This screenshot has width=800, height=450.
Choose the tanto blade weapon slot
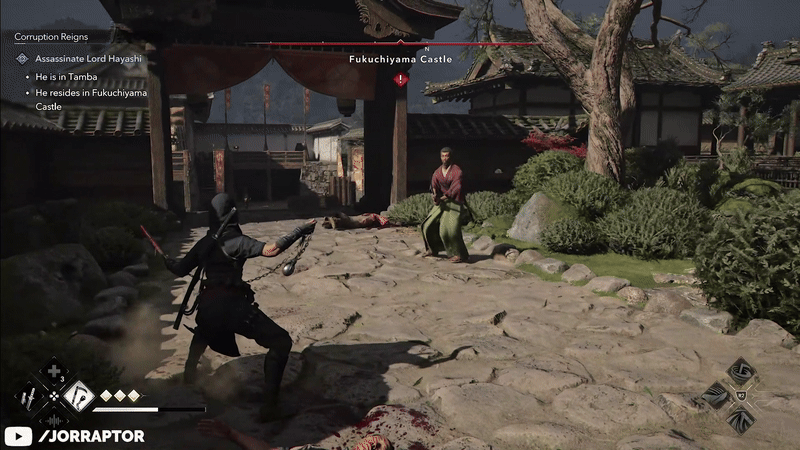pyautogui.click(x=31, y=397)
